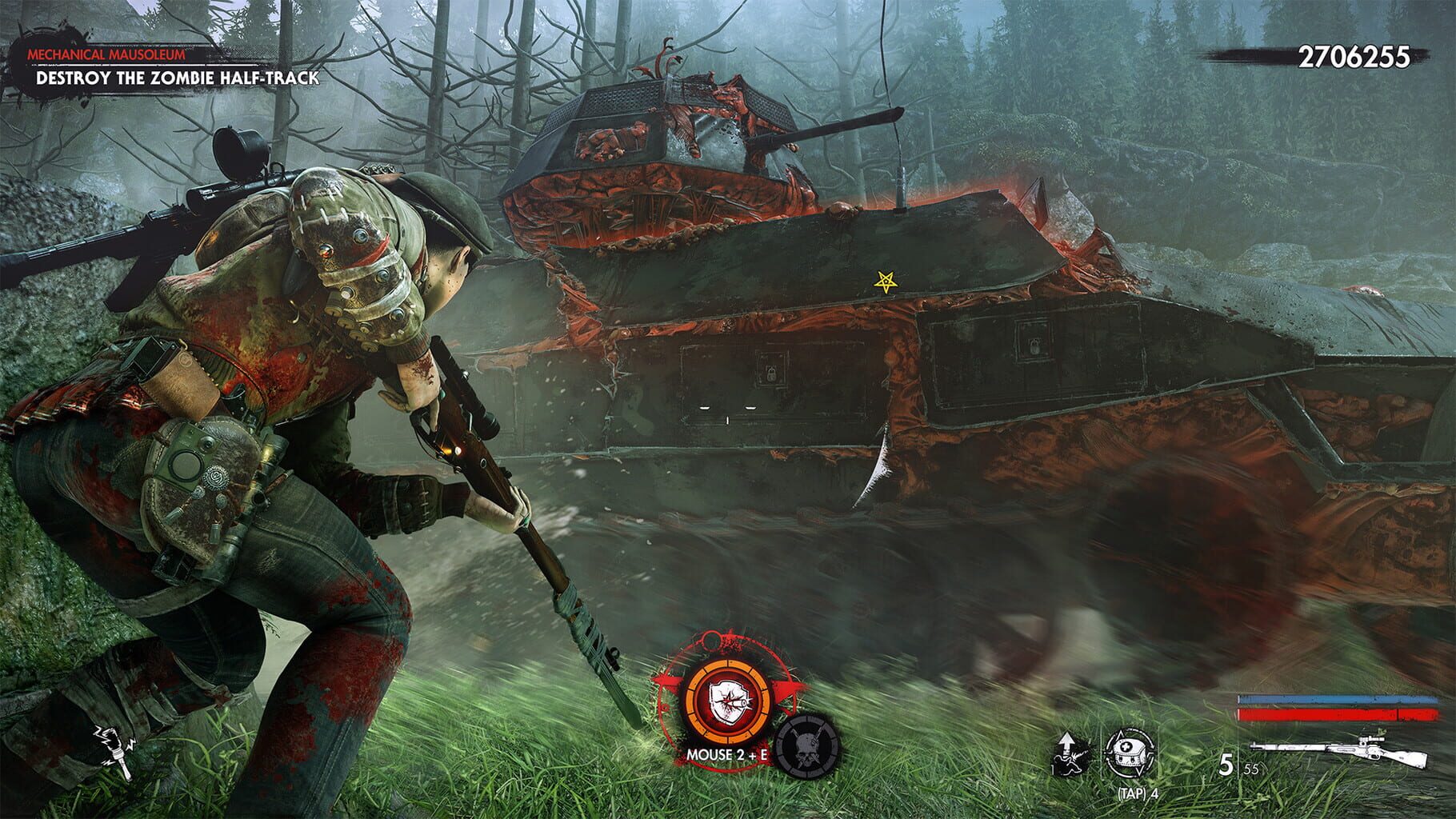This screenshot has width=1456, height=819.
Task: Click the DESTROY THE ZOMBIE HALF-TRACK objective banner
Action: point(178,79)
